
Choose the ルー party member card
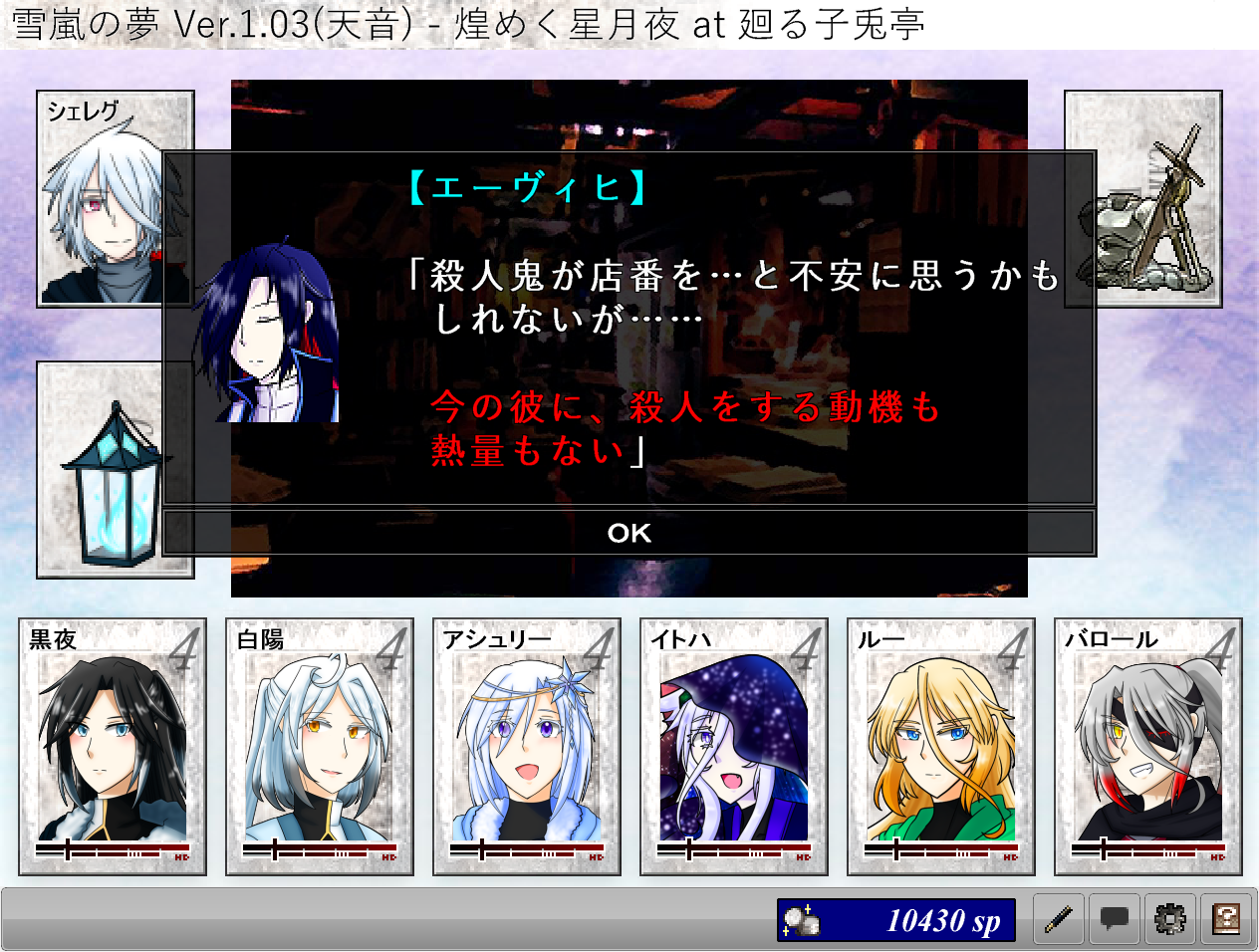(941, 746)
